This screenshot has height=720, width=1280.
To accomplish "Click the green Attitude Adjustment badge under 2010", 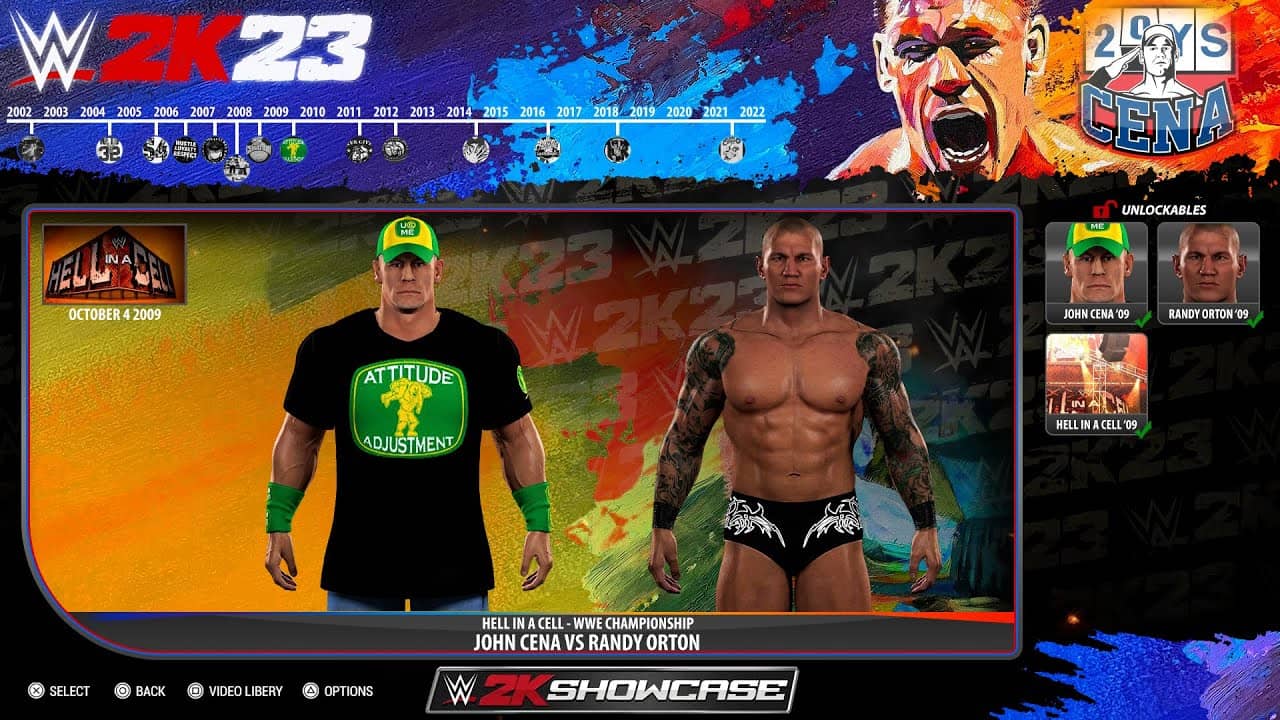I will point(294,148).
